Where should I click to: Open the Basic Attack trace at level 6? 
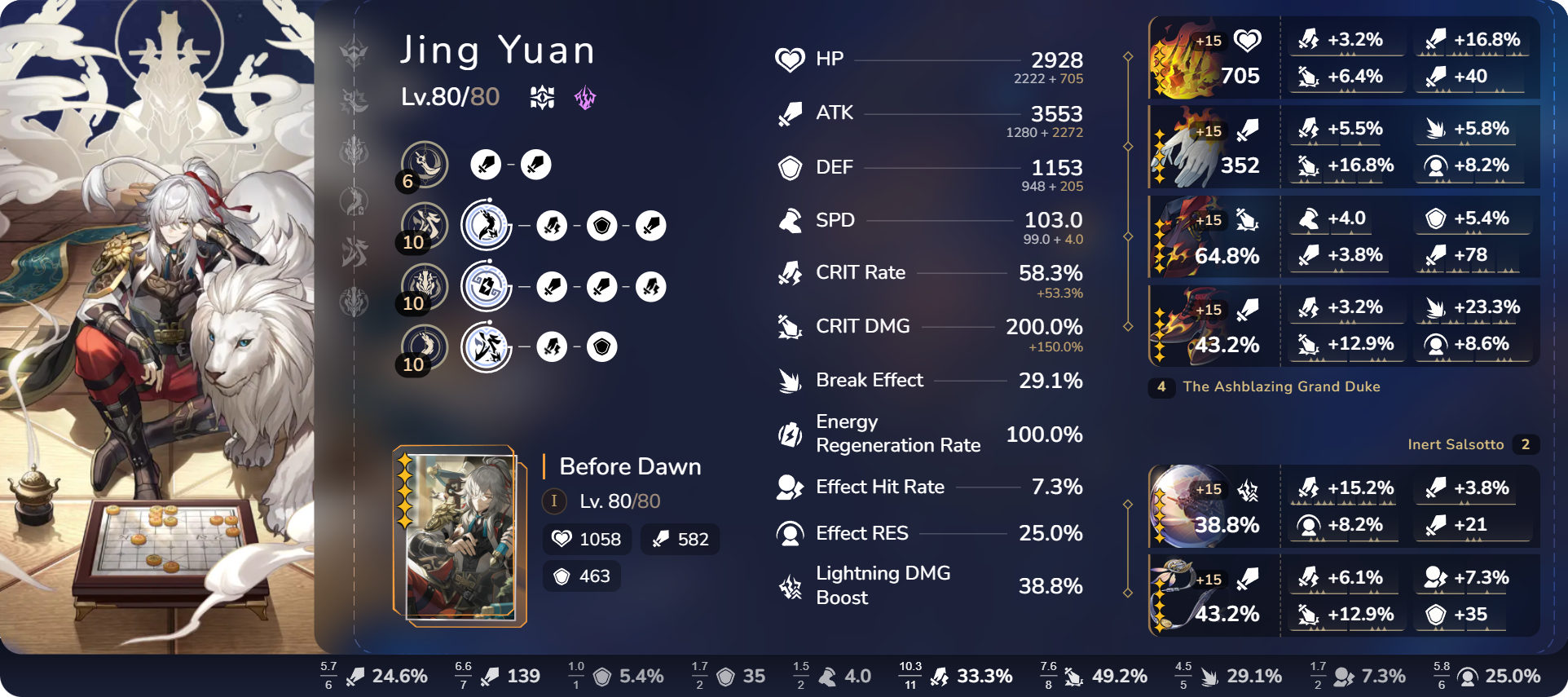[424, 164]
